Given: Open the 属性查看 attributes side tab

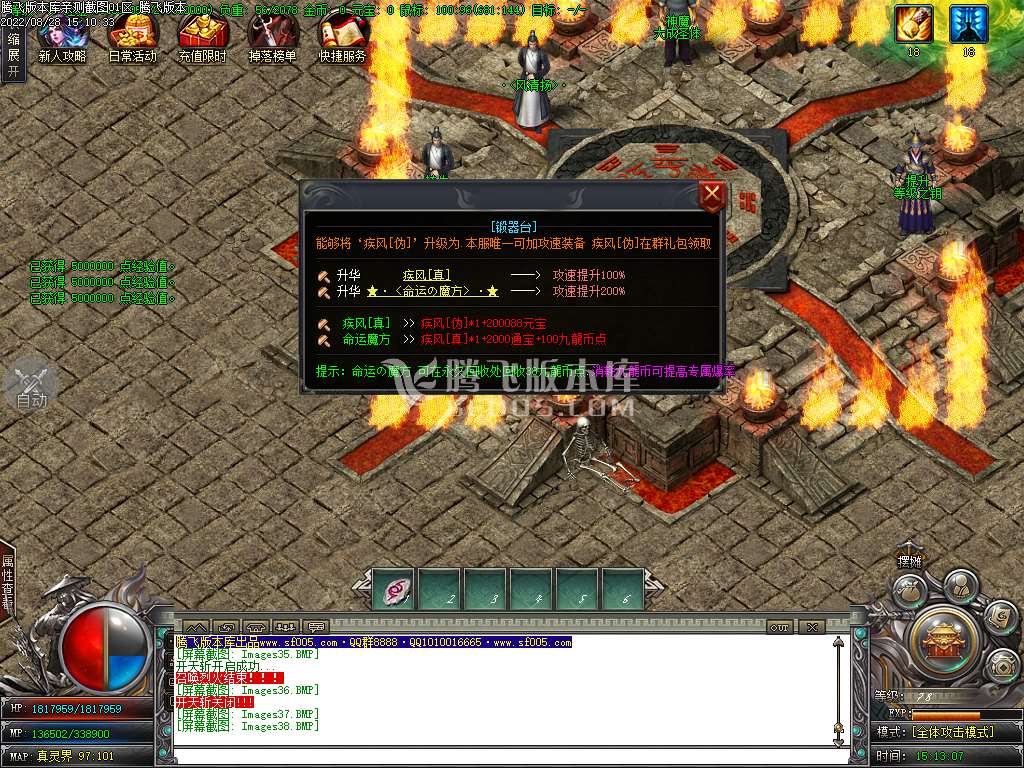Looking at the screenshot, I should point(8,584).
